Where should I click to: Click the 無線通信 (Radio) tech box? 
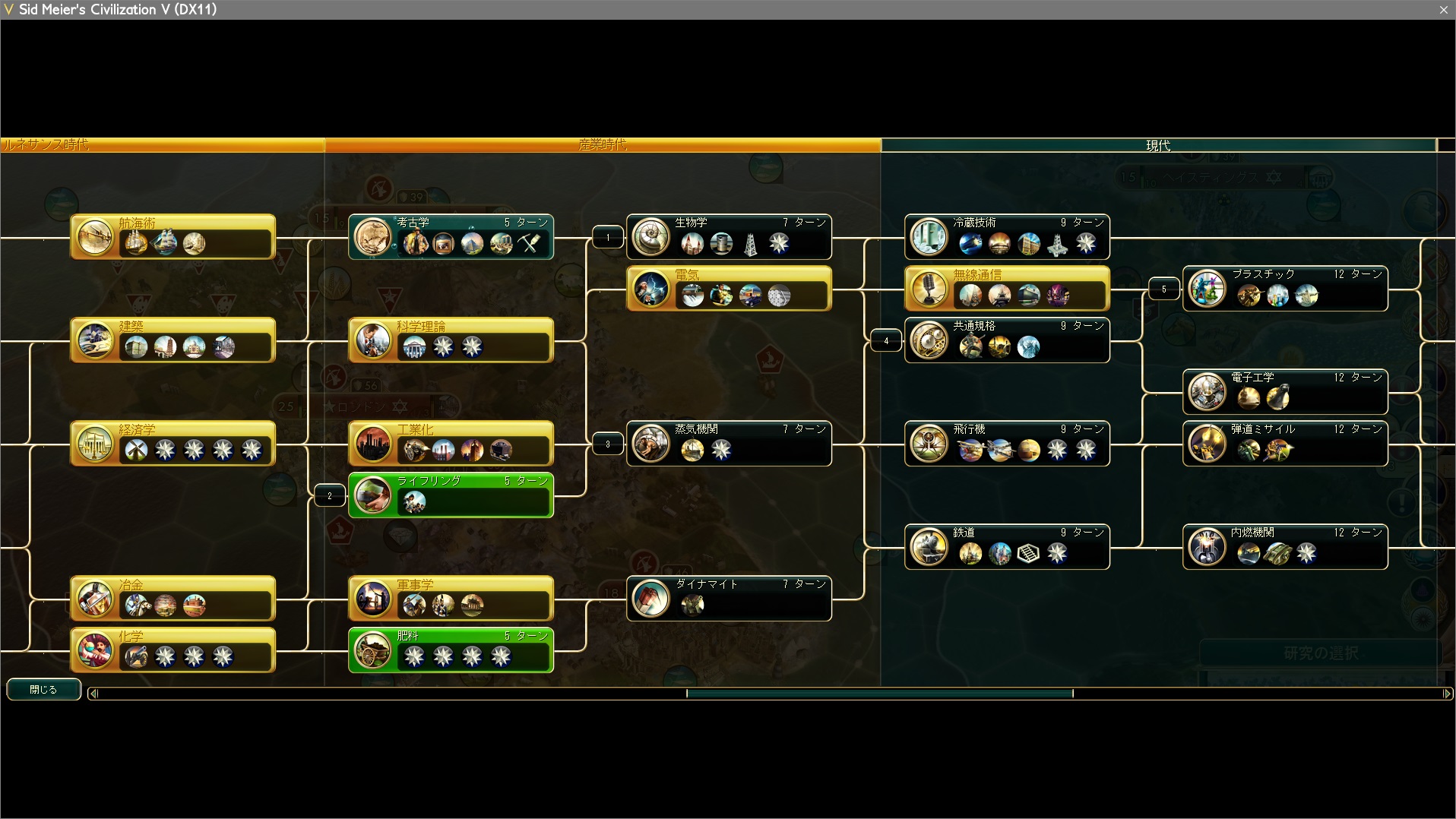pos(1007,289)
